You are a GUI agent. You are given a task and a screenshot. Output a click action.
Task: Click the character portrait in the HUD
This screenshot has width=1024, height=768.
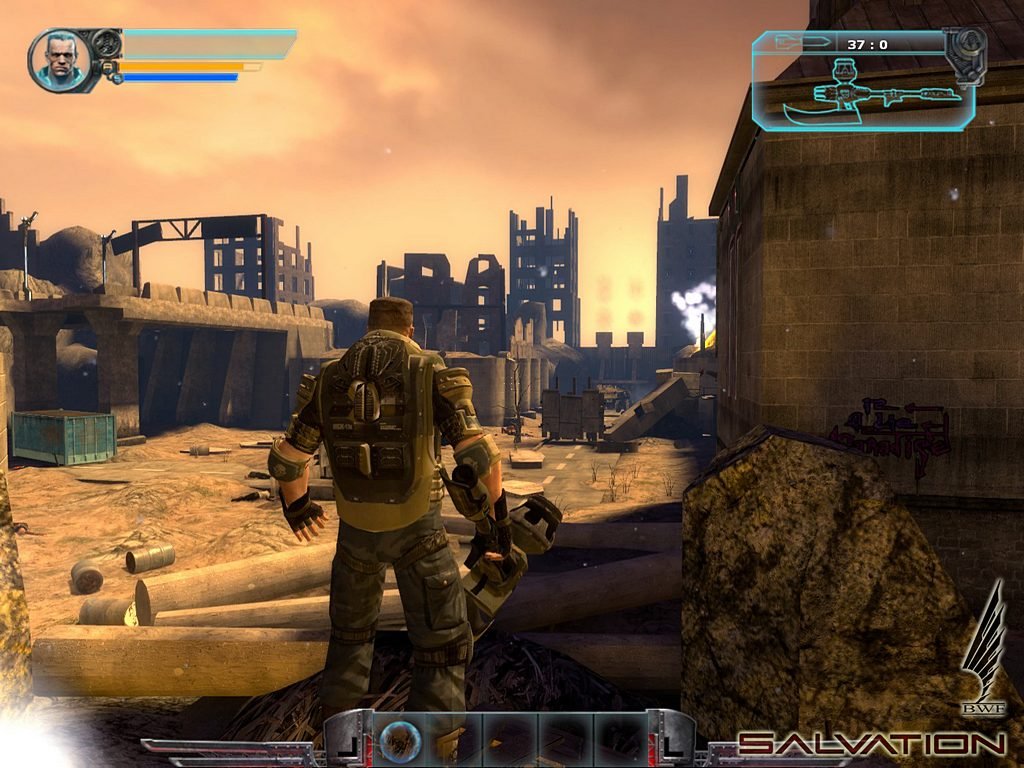pos(60,60)
